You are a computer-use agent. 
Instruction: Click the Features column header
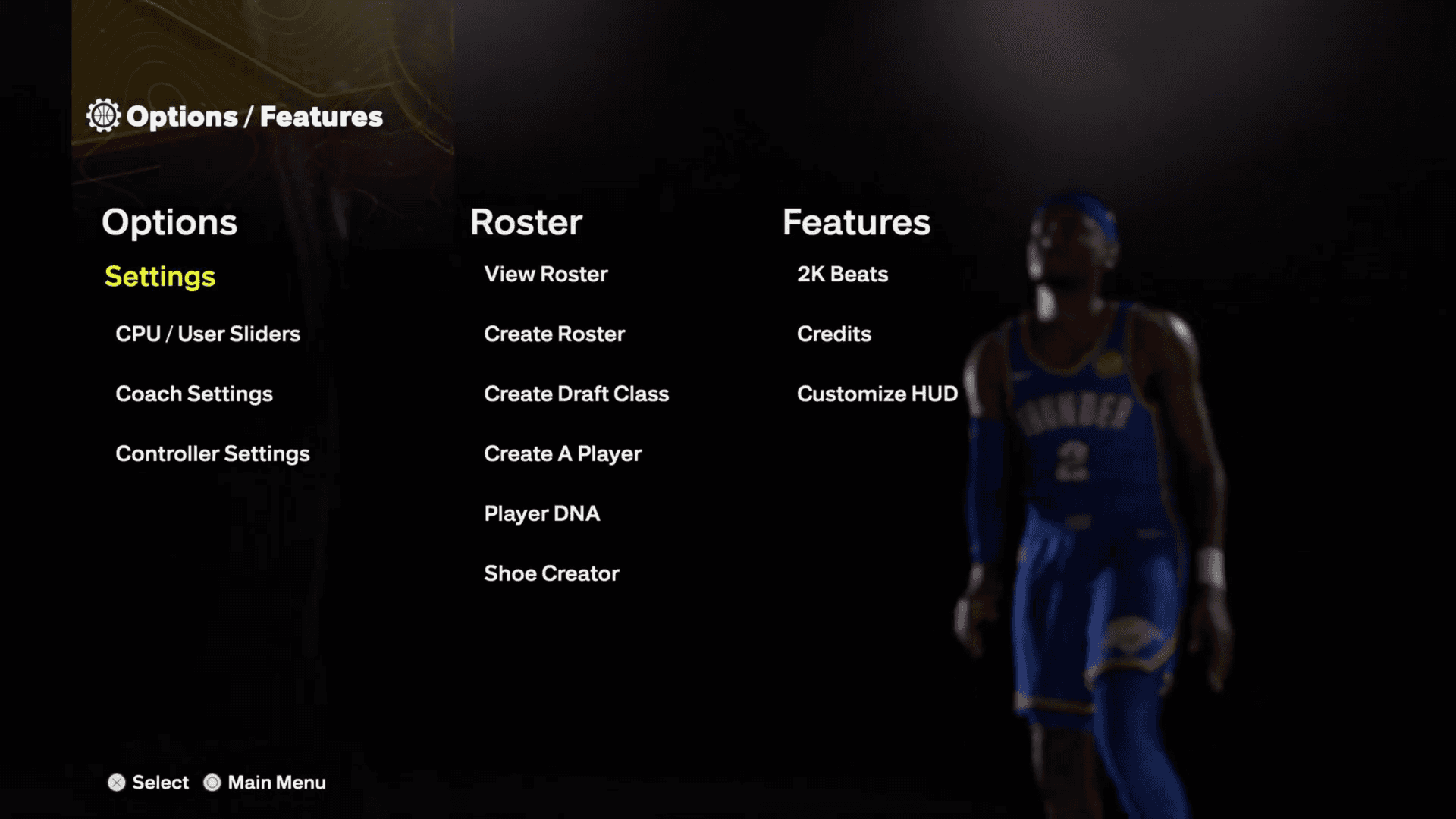pyautogui.click(x=856, y=222)
